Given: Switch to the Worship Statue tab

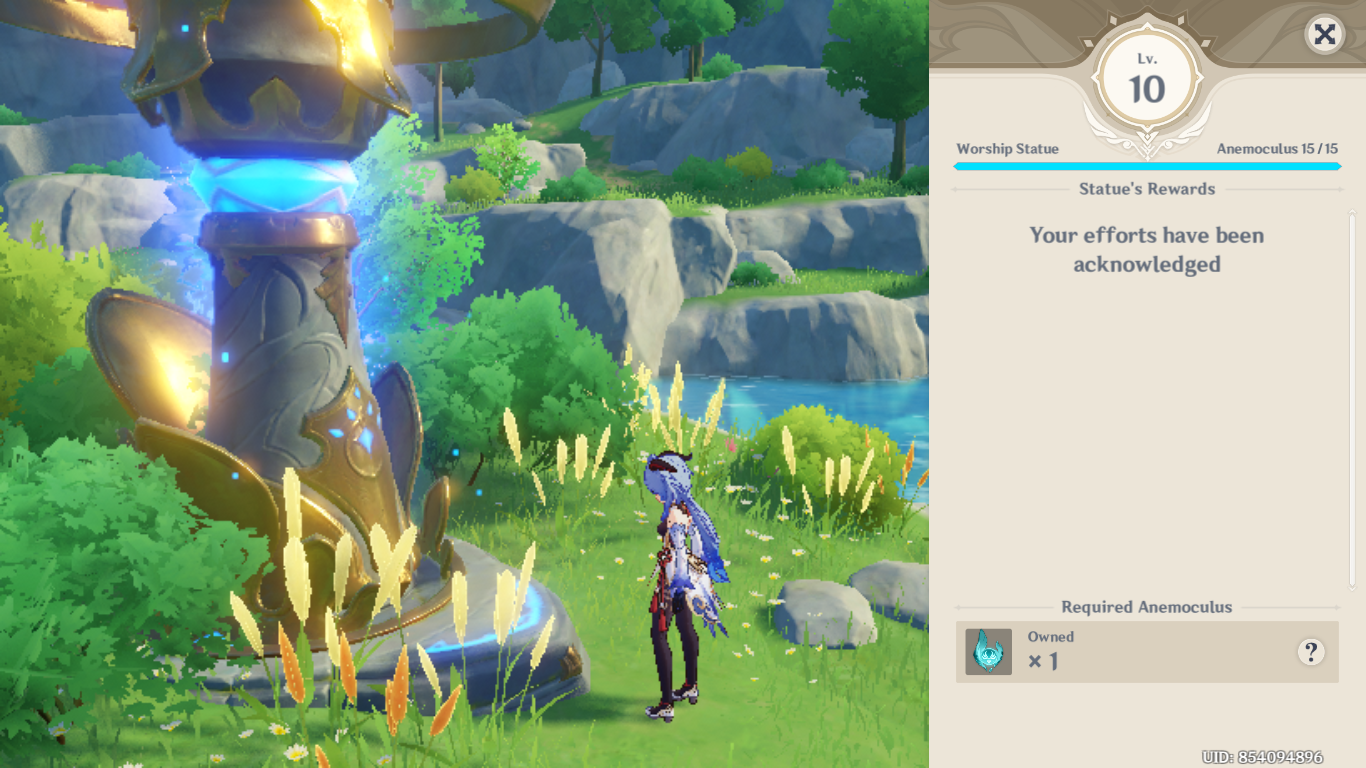Looking at the screenshot, I should click(1007, 148).
